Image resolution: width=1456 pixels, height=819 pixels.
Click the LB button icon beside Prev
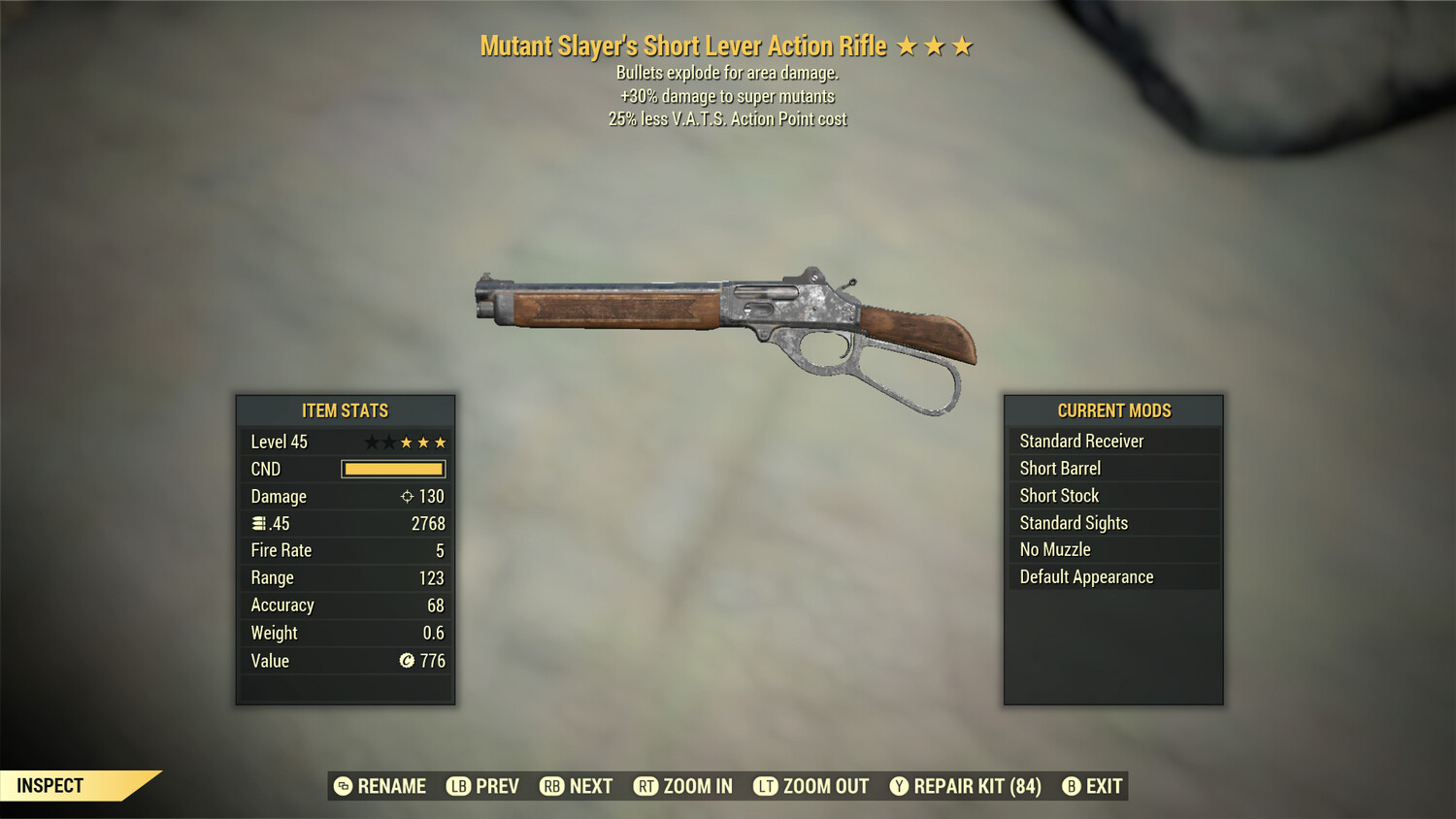tap(457, 786)
